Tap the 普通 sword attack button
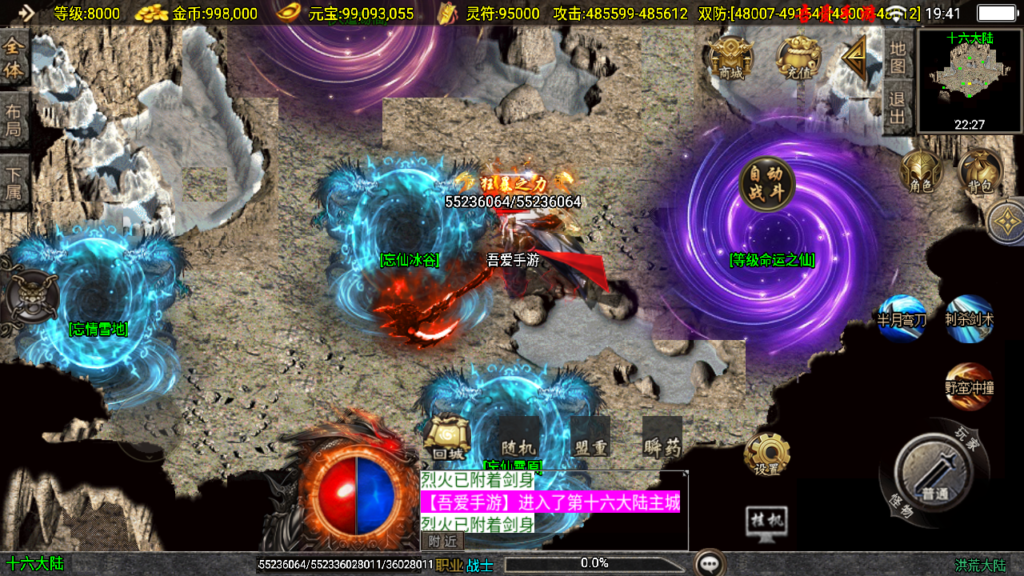The height and width of the screenshot is (576, 1024). pos(934,472)
